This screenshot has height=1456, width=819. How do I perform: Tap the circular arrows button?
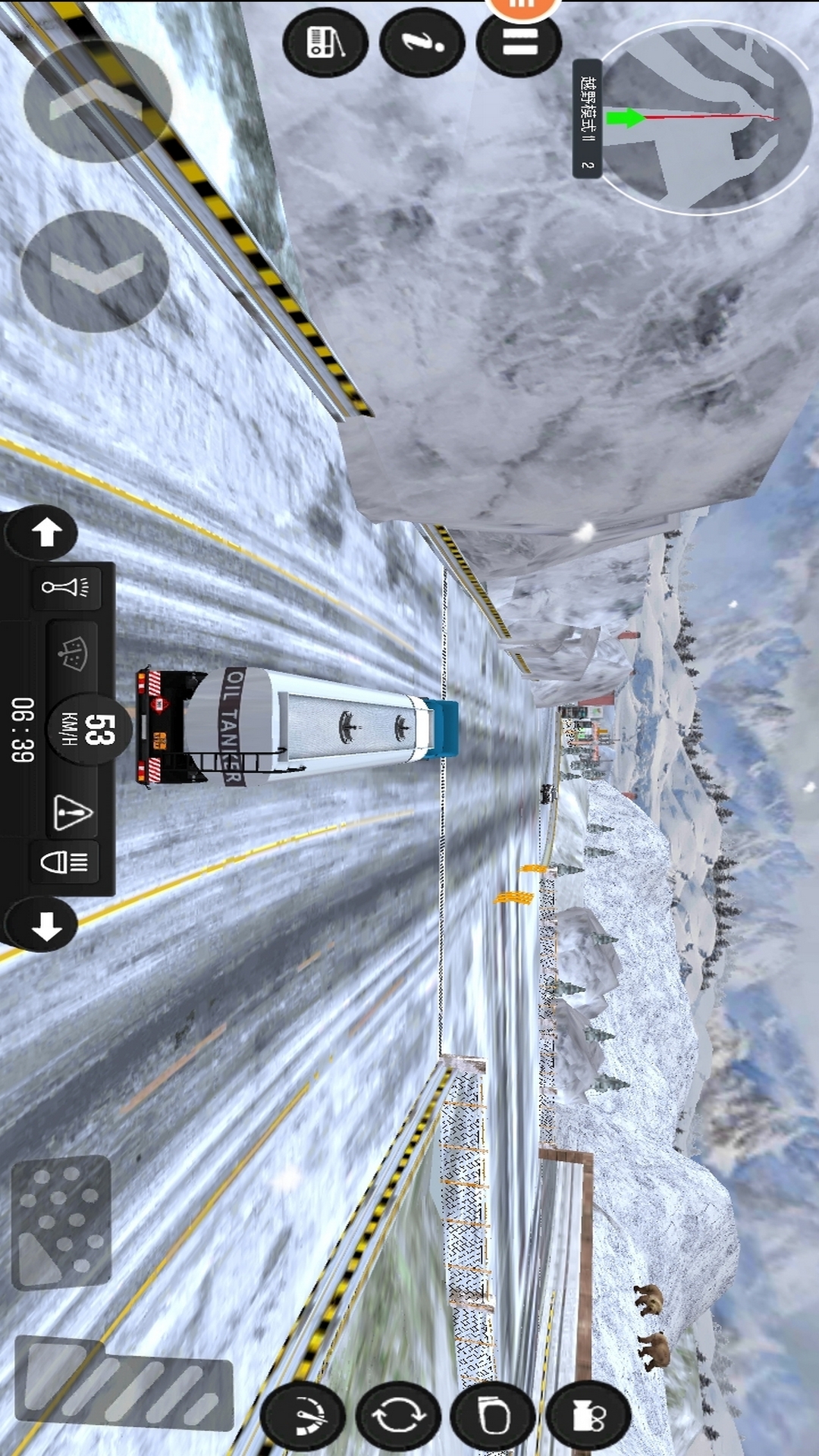coord(400,1415)
